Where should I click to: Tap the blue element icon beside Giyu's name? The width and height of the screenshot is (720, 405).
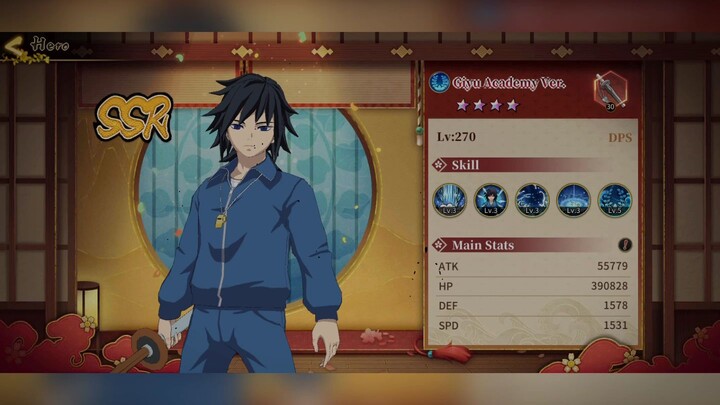pos(438,83)
